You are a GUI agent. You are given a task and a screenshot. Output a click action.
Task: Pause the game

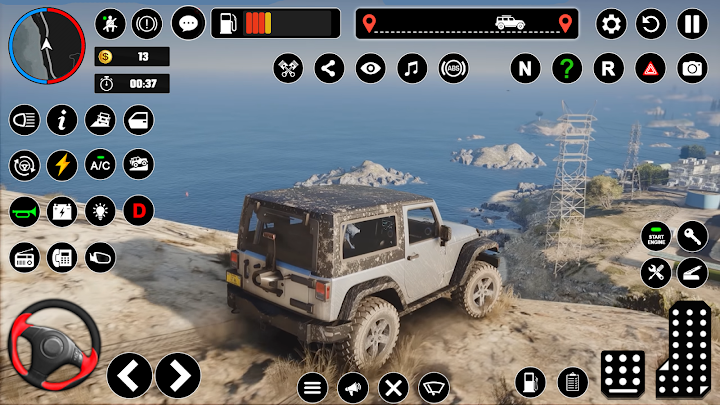pos(691,24)
